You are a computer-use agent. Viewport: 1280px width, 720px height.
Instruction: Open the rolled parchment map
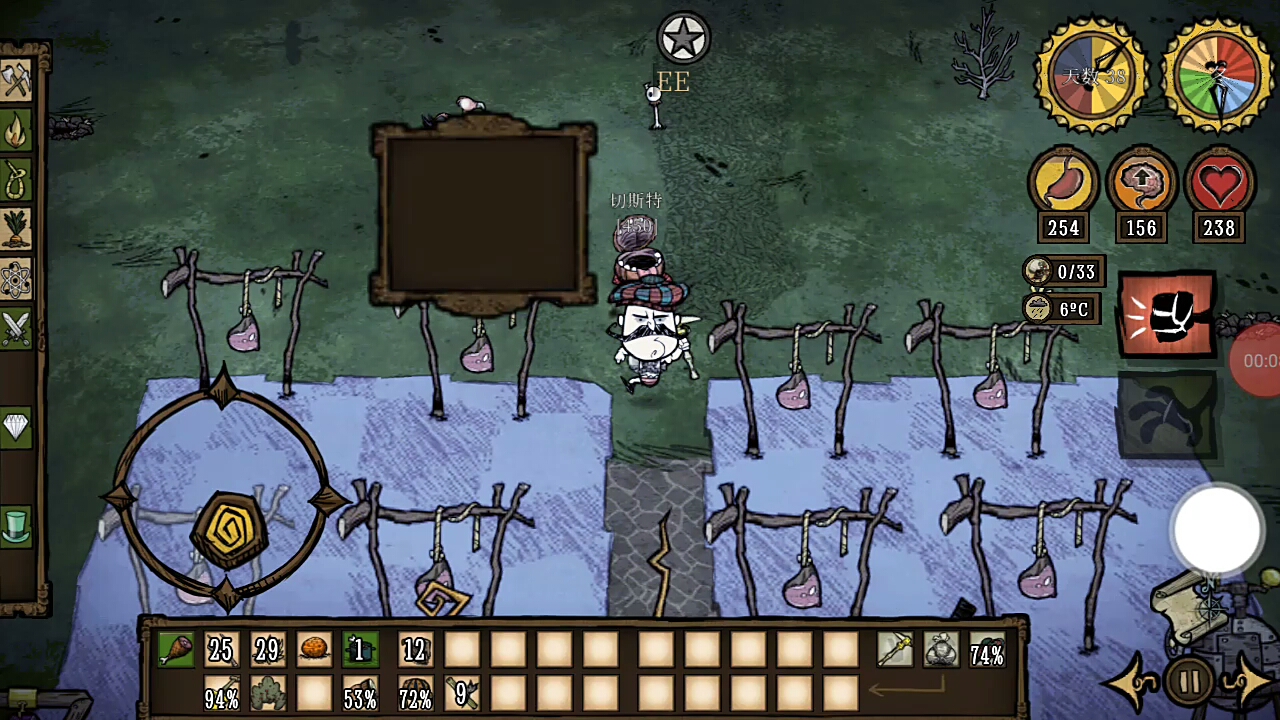pyautogui.click(x=1189, y=603)
